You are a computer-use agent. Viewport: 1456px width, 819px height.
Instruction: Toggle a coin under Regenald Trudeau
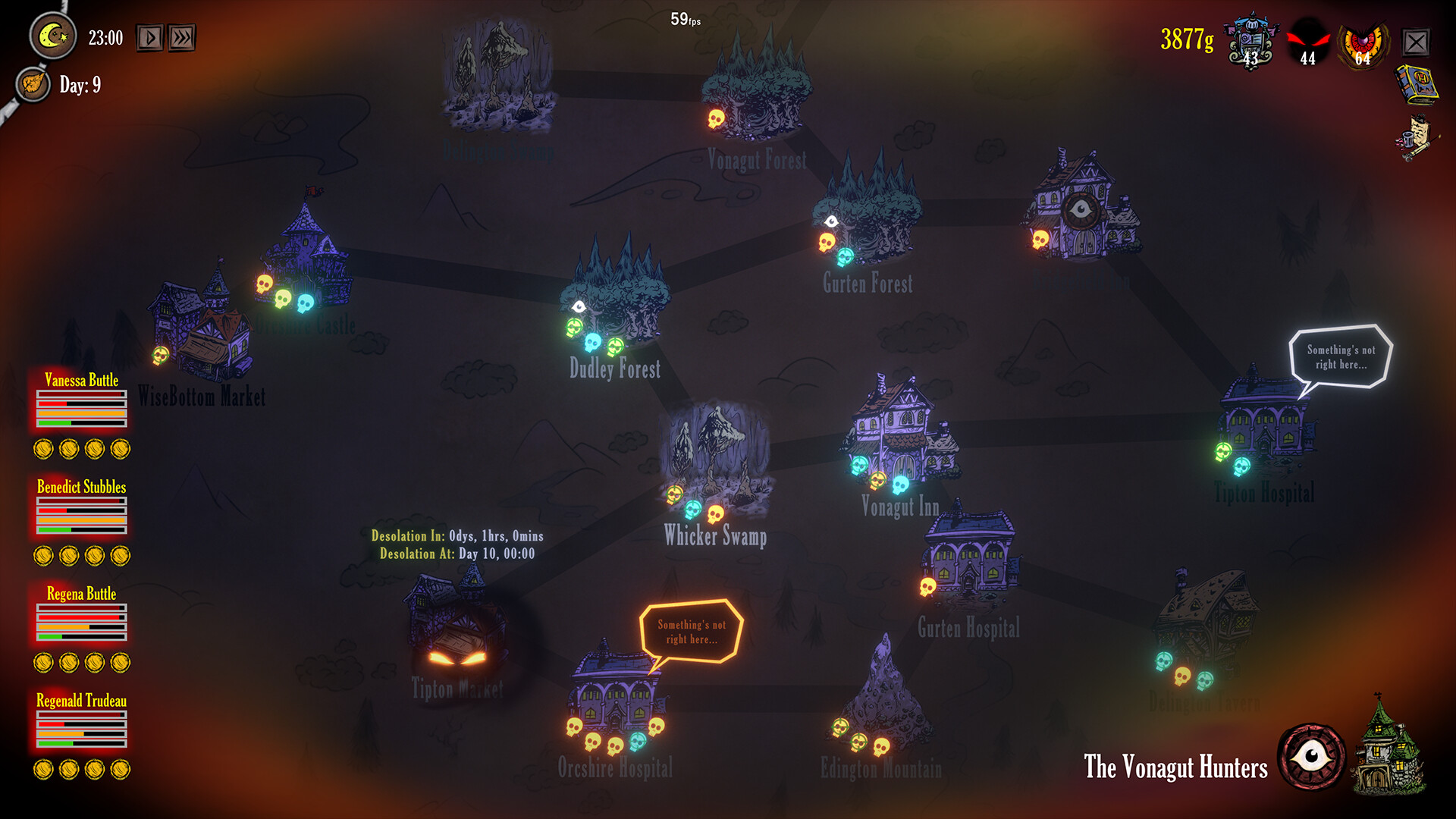point(43,768)
